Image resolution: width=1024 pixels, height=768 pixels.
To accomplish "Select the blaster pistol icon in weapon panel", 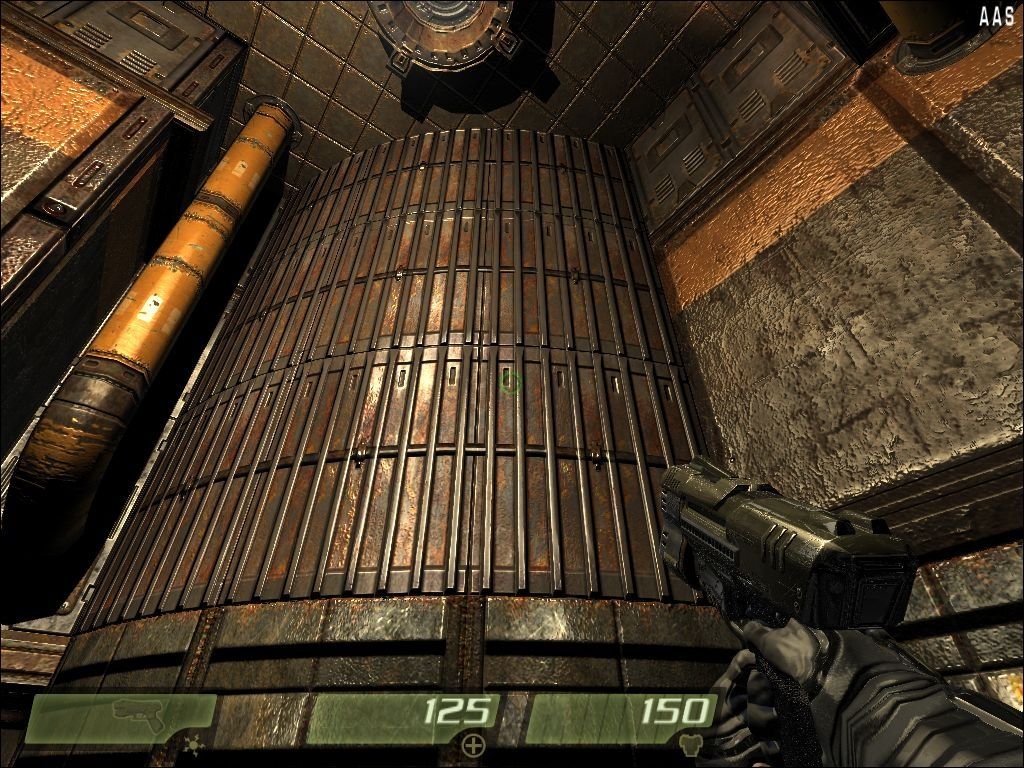I will point(139,712).
